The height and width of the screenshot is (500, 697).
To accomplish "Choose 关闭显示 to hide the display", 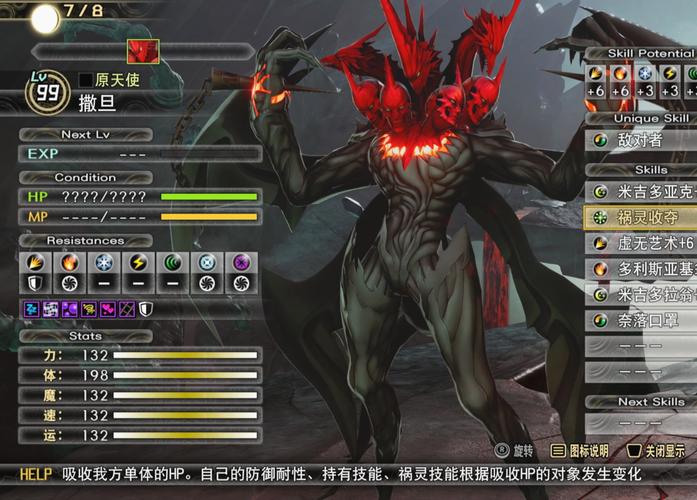I will tap(657, 451).
